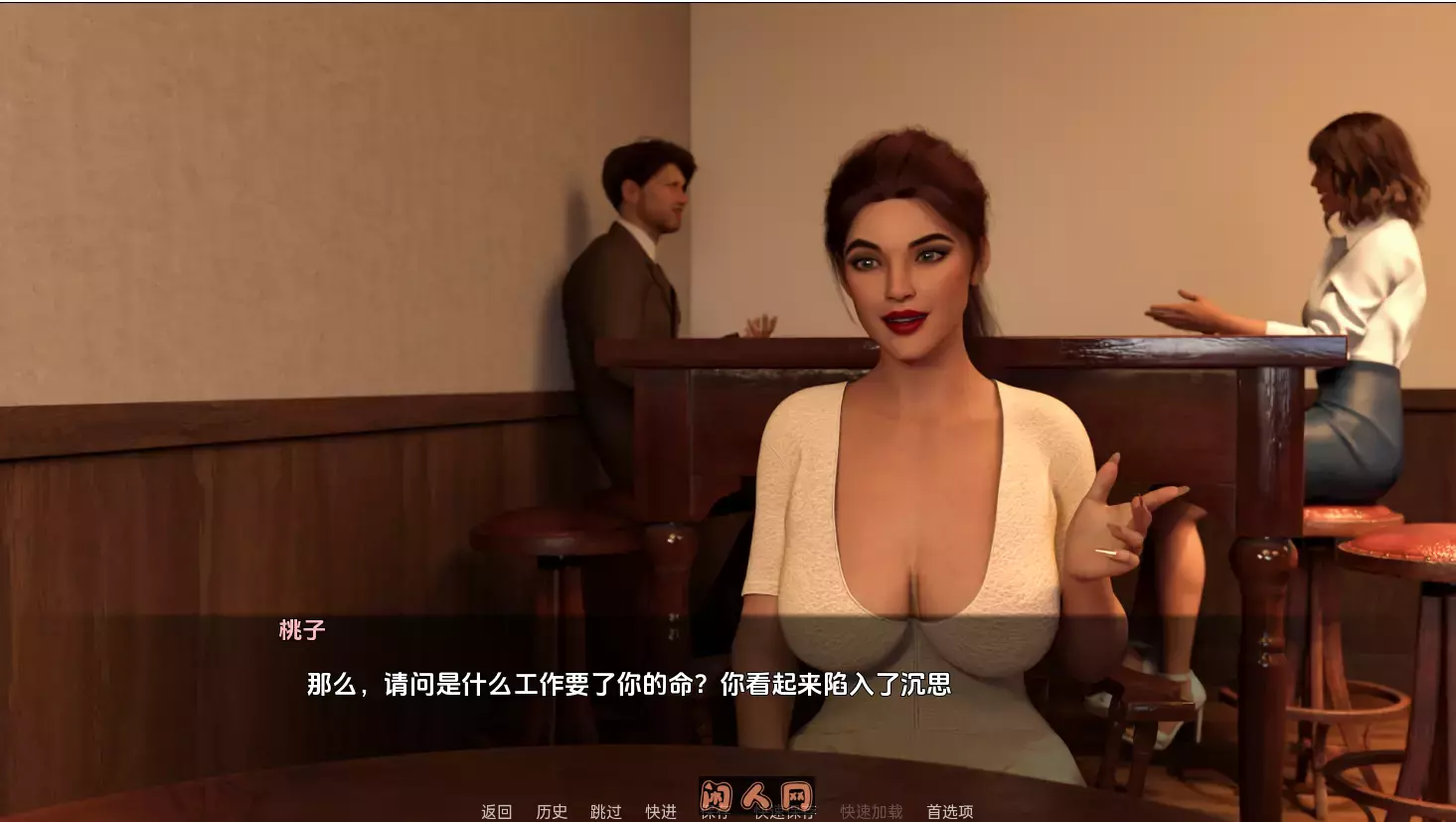
Task: Activate 快进 fast-forward mode
Action: coord(661,812)
